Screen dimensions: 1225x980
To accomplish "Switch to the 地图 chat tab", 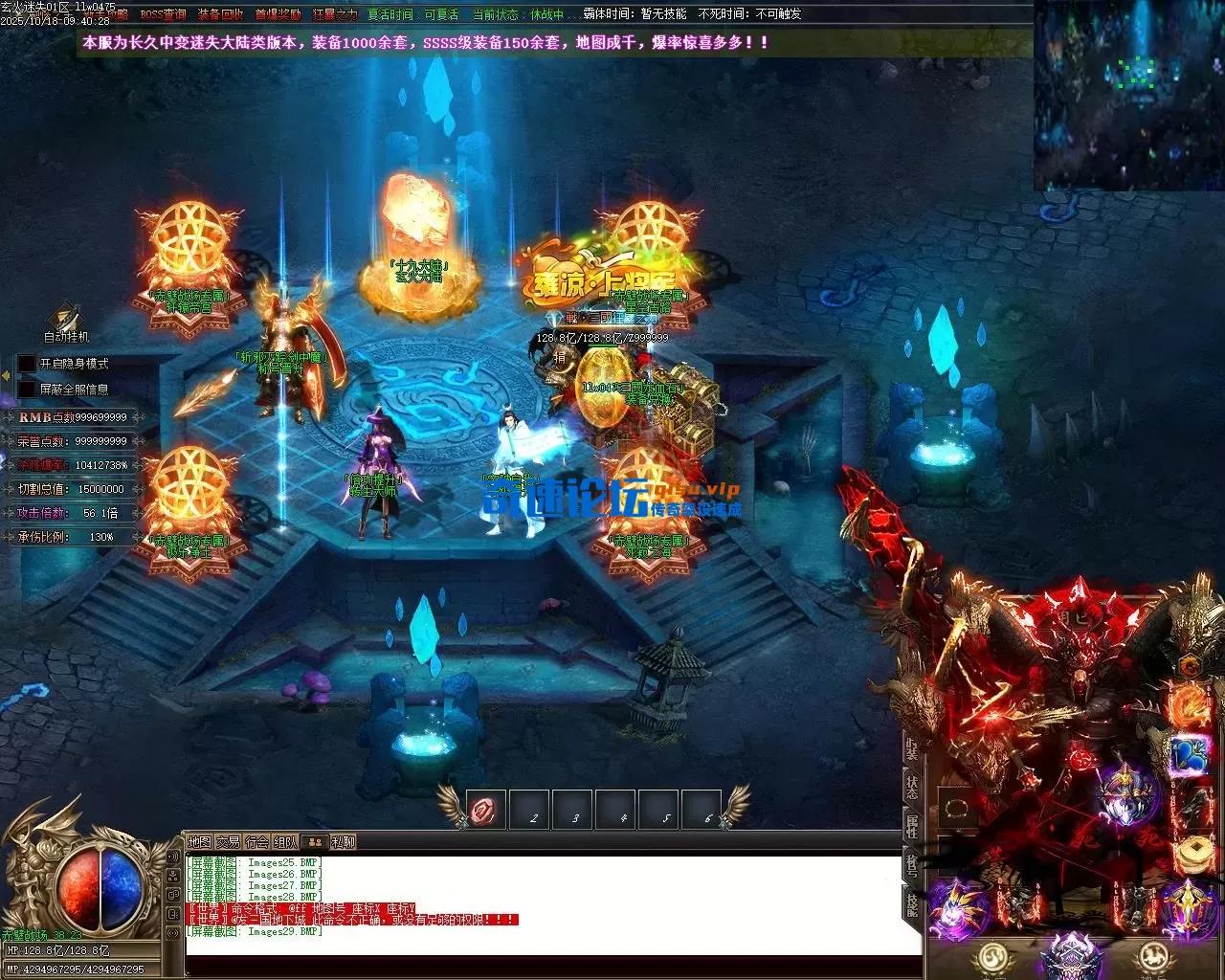I will (199, 842).
